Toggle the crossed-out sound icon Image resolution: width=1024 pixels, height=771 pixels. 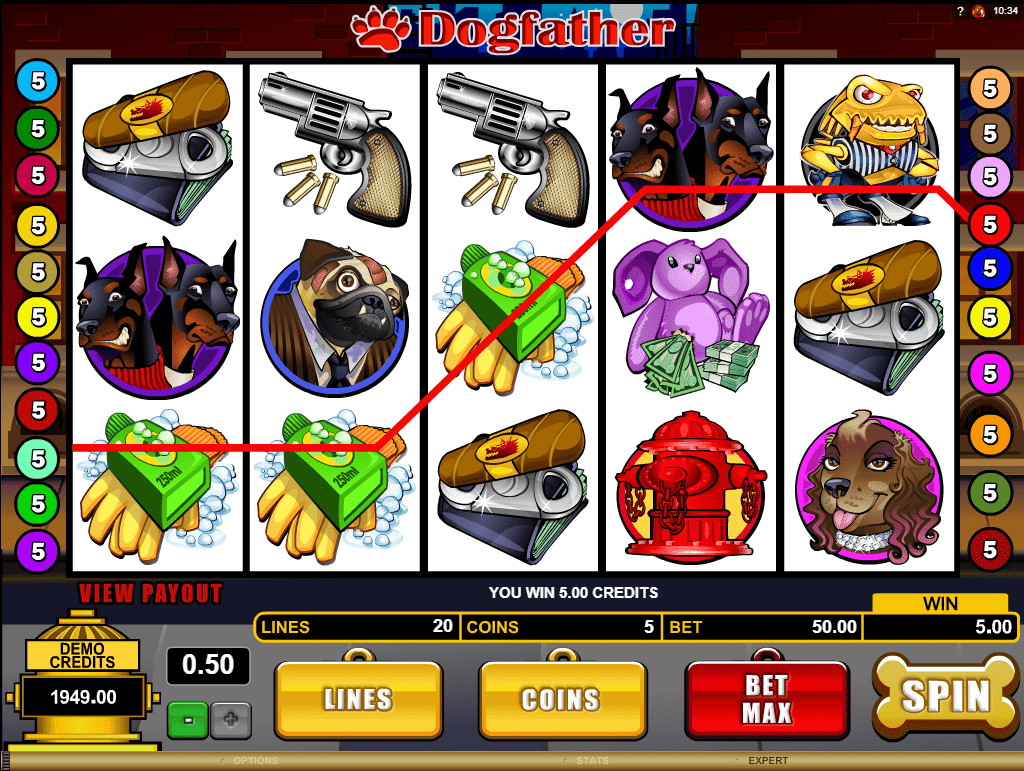pos(978,11)
